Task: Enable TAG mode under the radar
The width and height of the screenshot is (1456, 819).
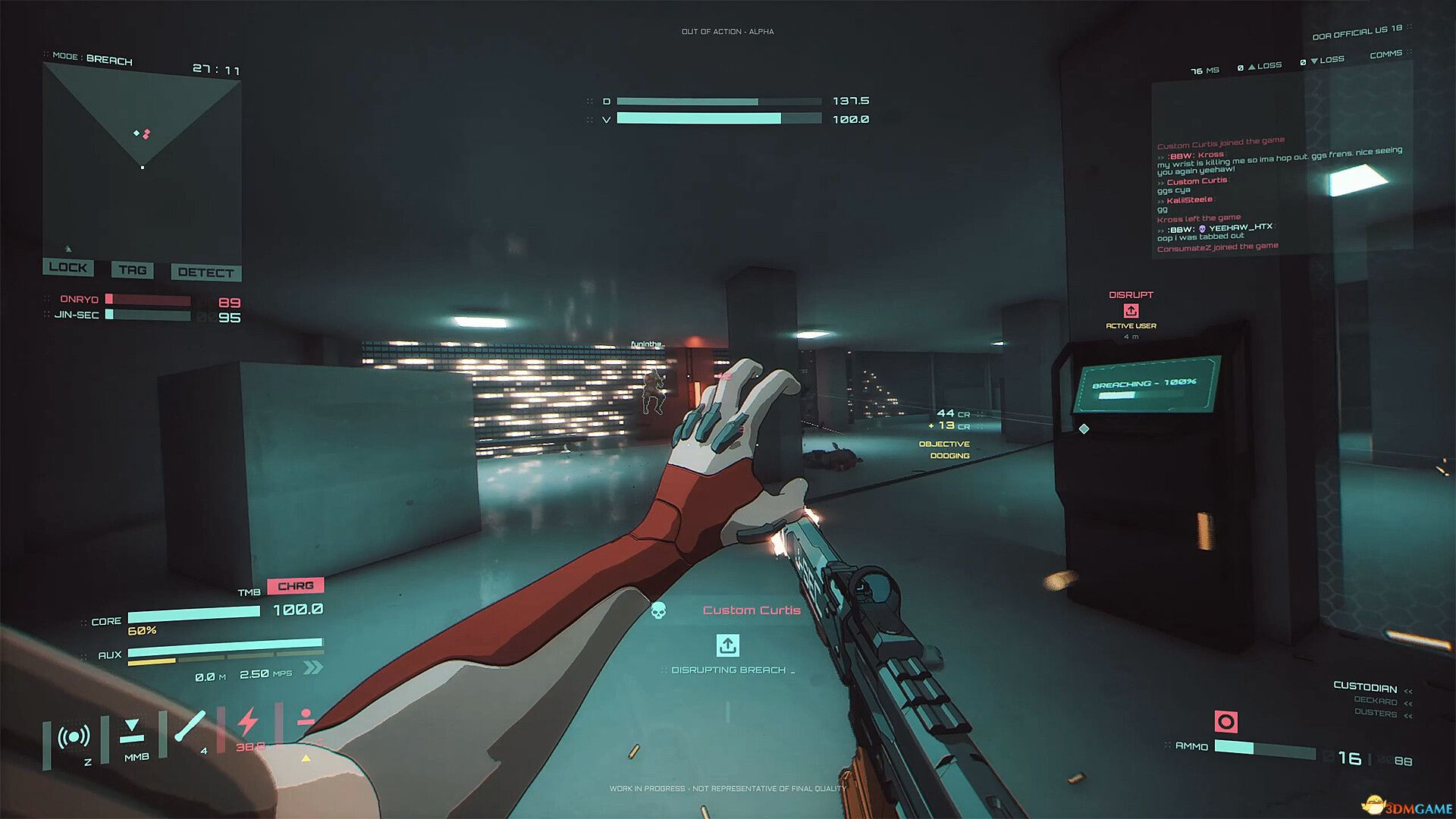Action: point(132,270)
